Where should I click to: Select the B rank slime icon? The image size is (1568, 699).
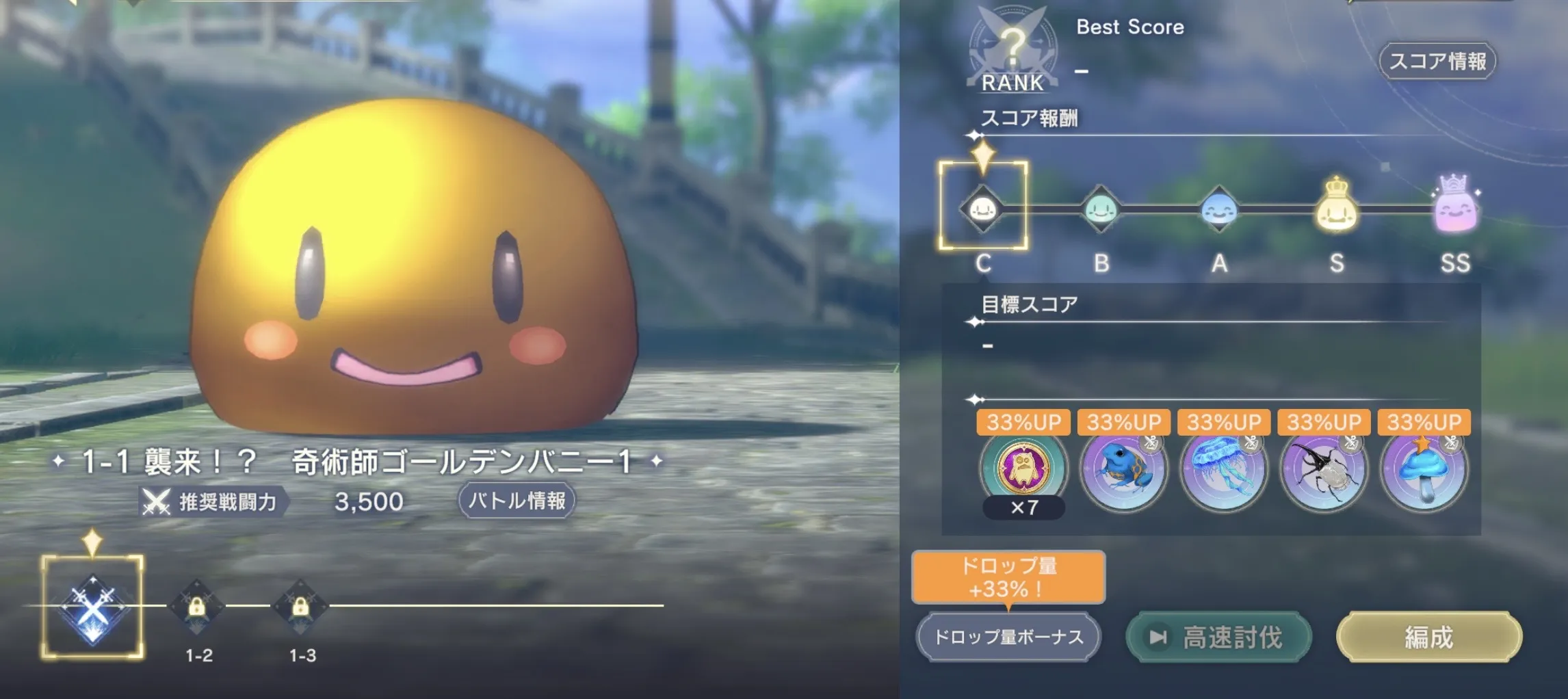[1103, 210]
